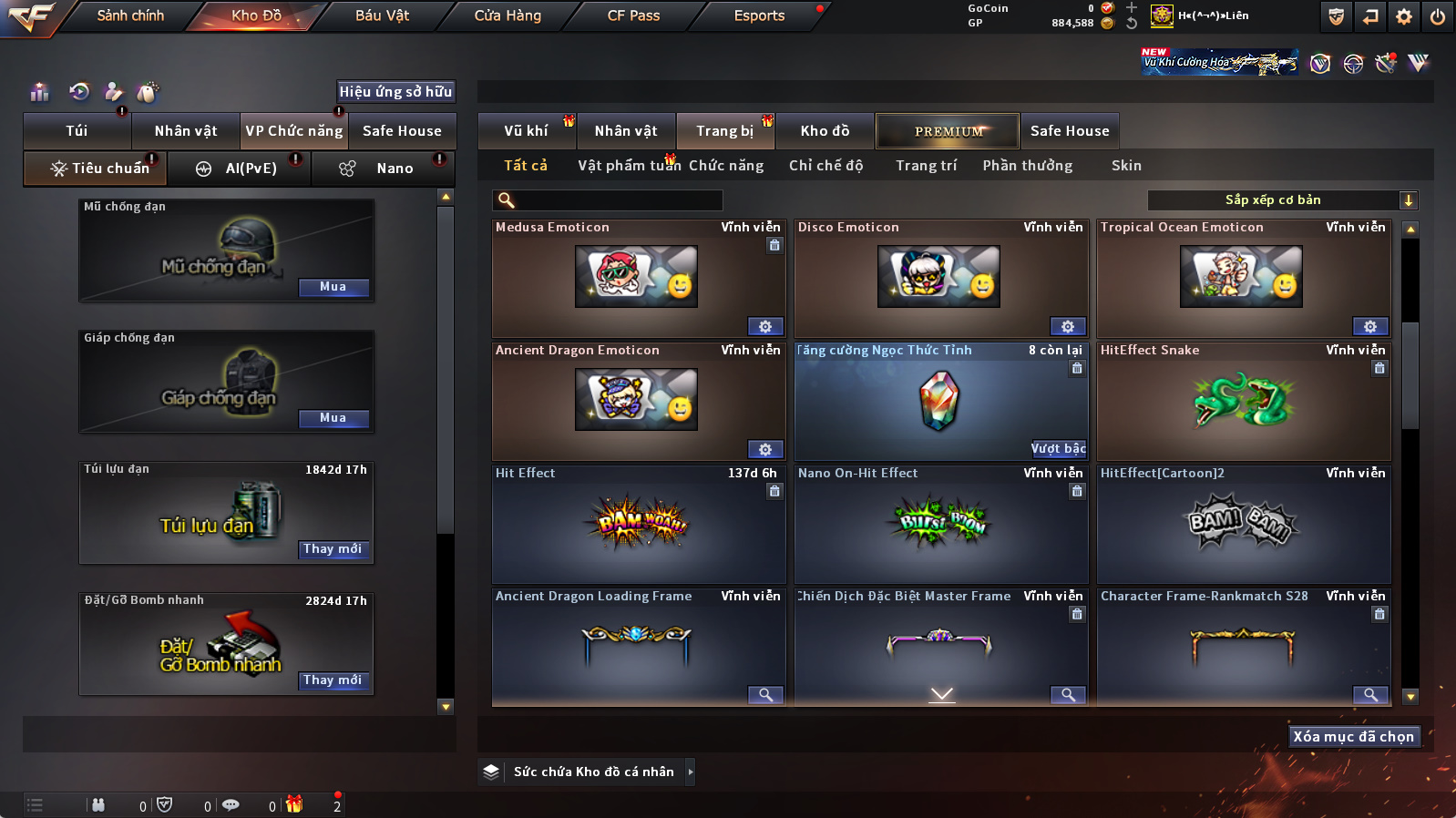1456x818 pixels.
Task: Open the Esports menu
Action: (759, 15)
